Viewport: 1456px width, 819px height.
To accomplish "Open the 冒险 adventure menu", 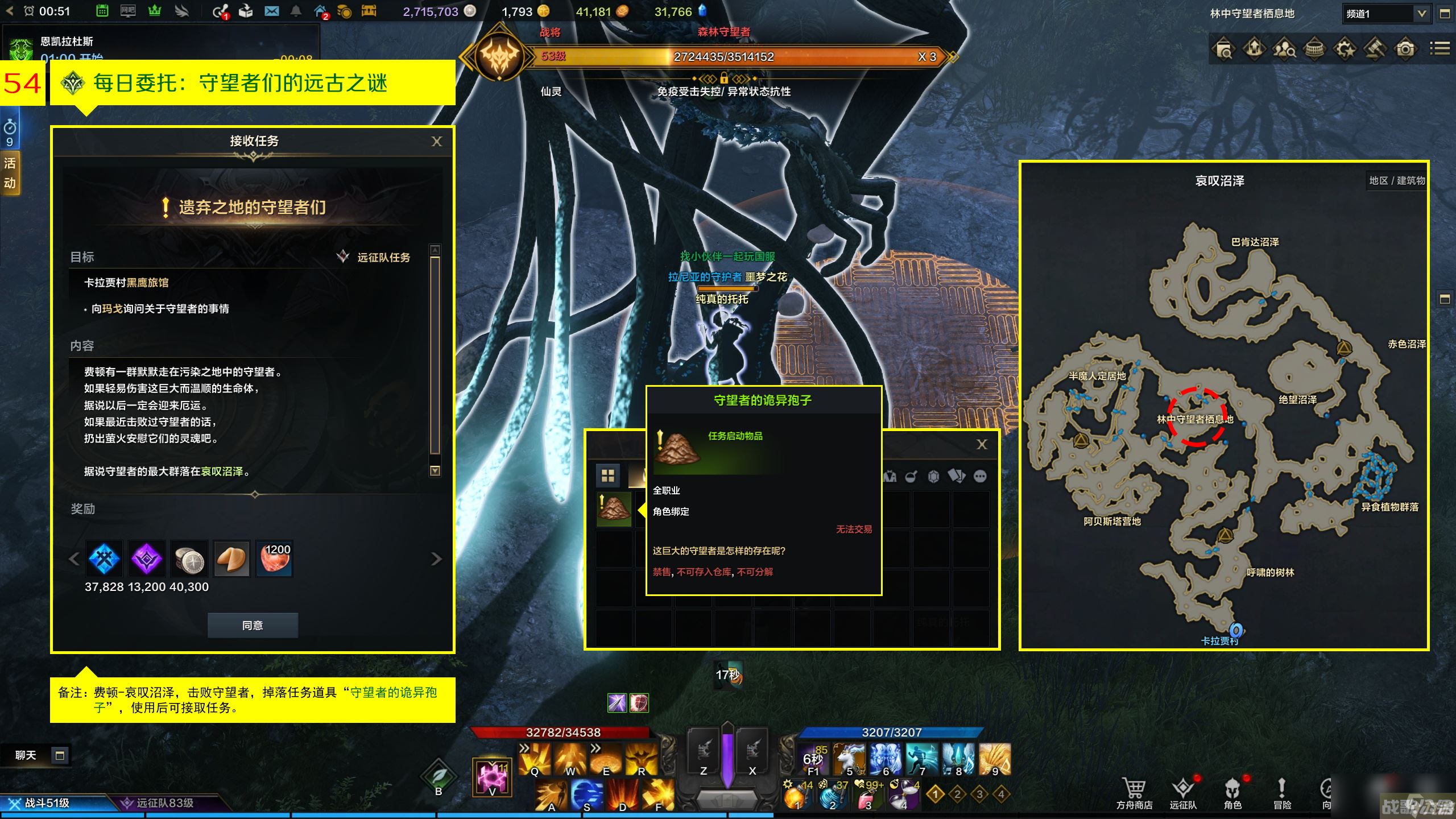I will pyautogui.click(x=1282, y=793).
